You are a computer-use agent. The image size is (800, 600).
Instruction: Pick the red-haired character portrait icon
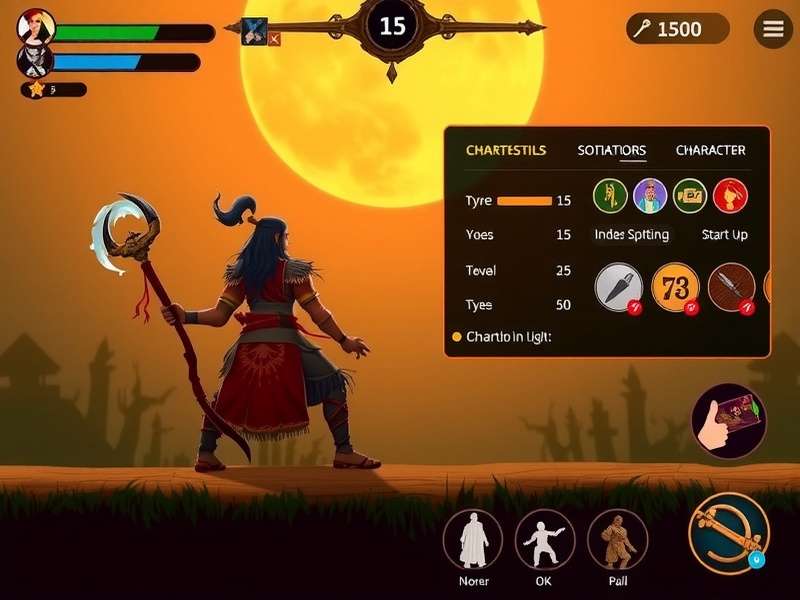[x=731, y=195]
